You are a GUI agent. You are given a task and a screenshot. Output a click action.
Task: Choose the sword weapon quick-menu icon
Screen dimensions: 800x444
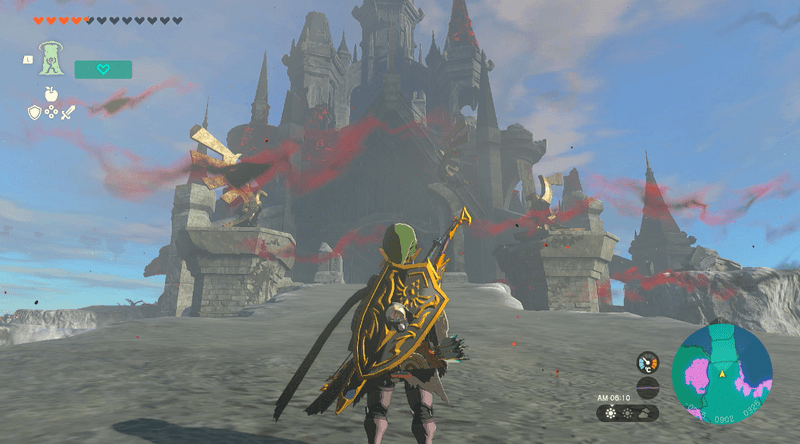pos(68,113)
